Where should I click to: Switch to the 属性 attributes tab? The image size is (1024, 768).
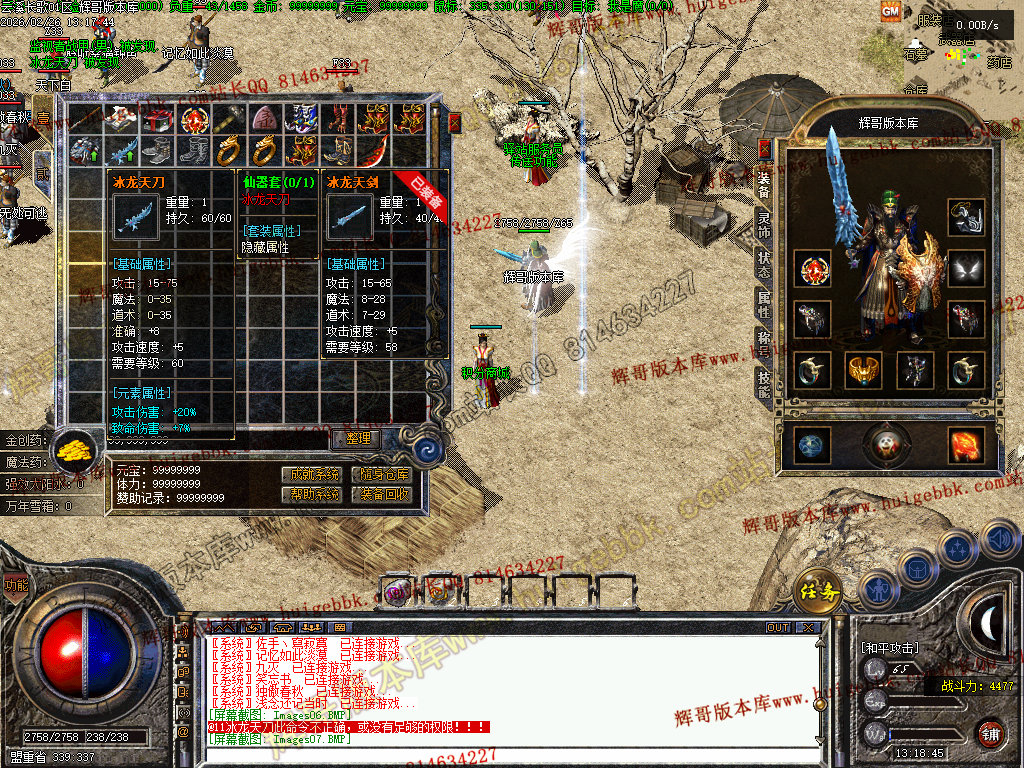tap(764, 304)
